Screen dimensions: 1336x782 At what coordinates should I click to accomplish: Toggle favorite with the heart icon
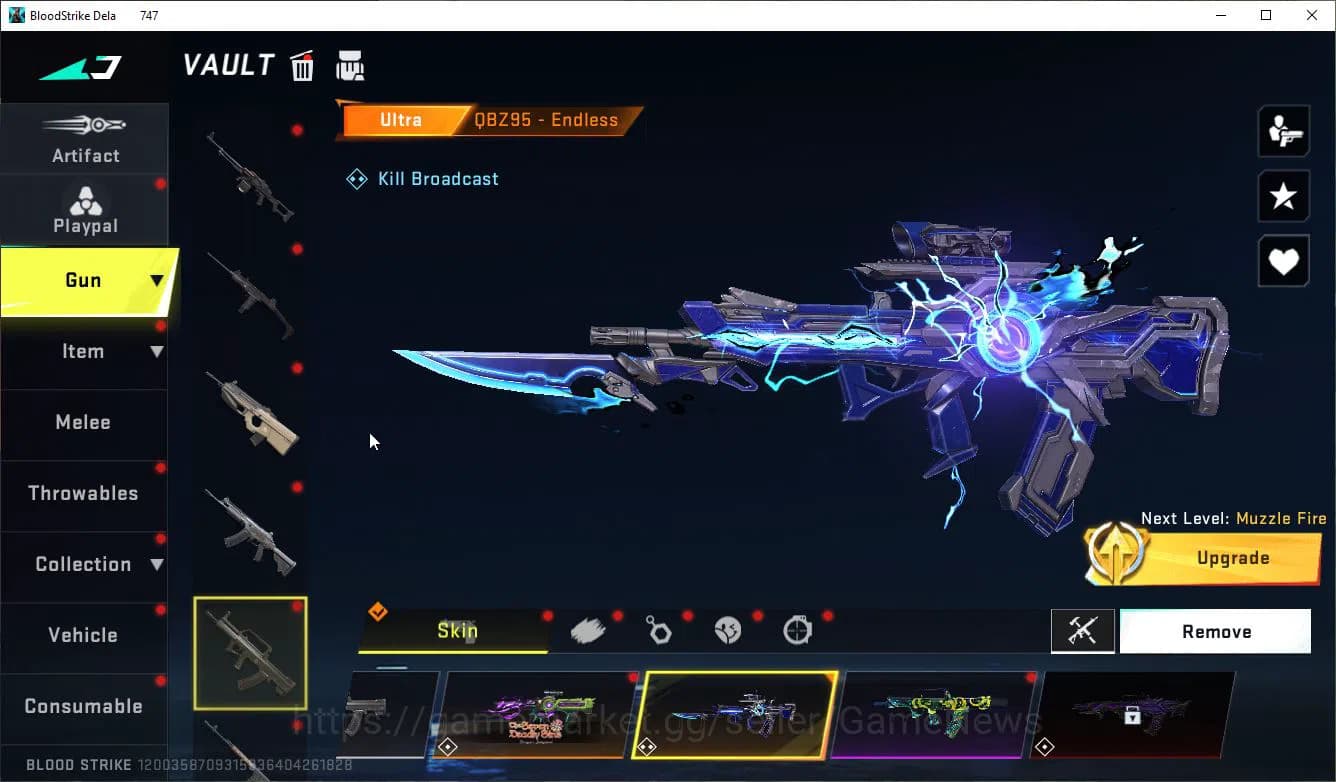pyautogui.click(x=1283, y=261)
